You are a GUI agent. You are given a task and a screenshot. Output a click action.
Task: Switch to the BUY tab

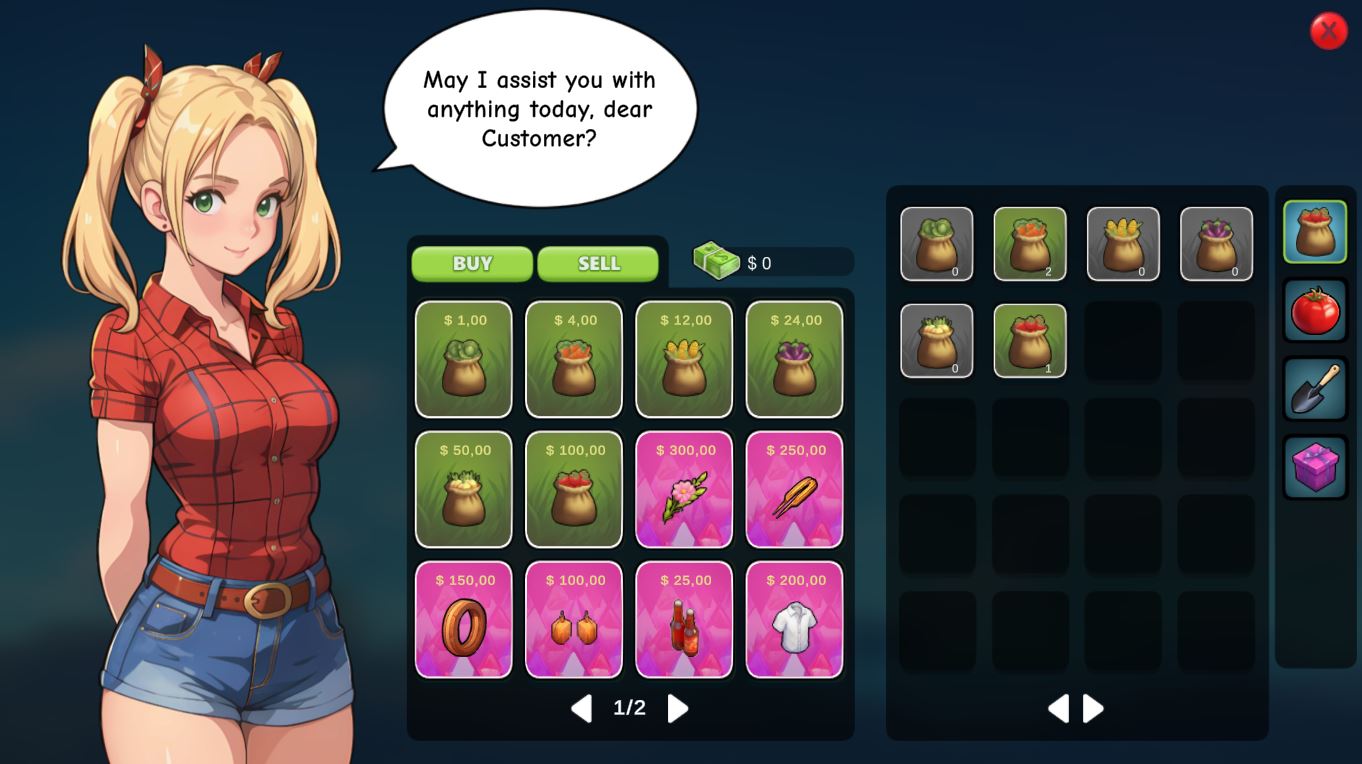pos(472,264)
